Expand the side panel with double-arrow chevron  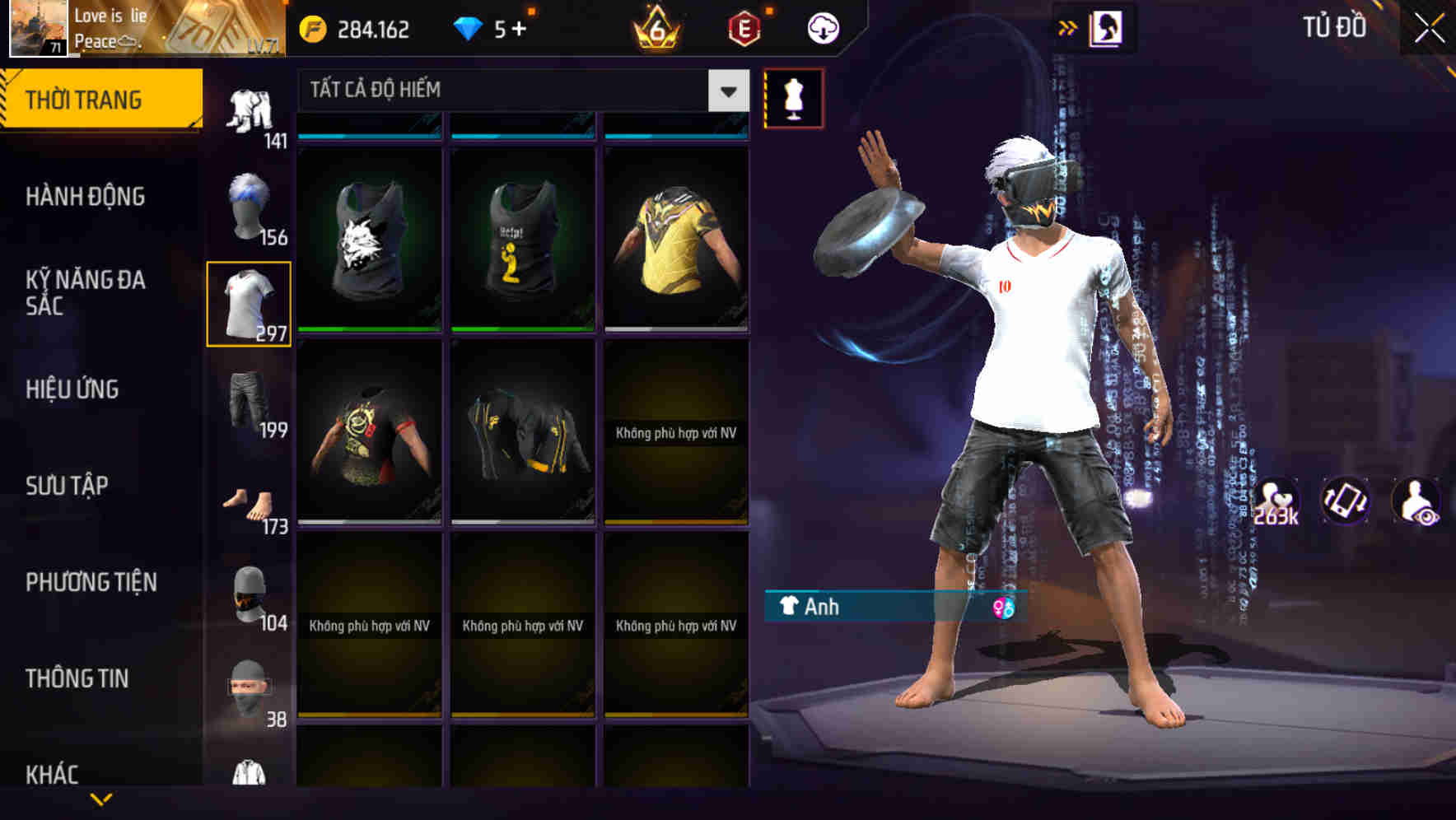click(x=1068, y=26)
